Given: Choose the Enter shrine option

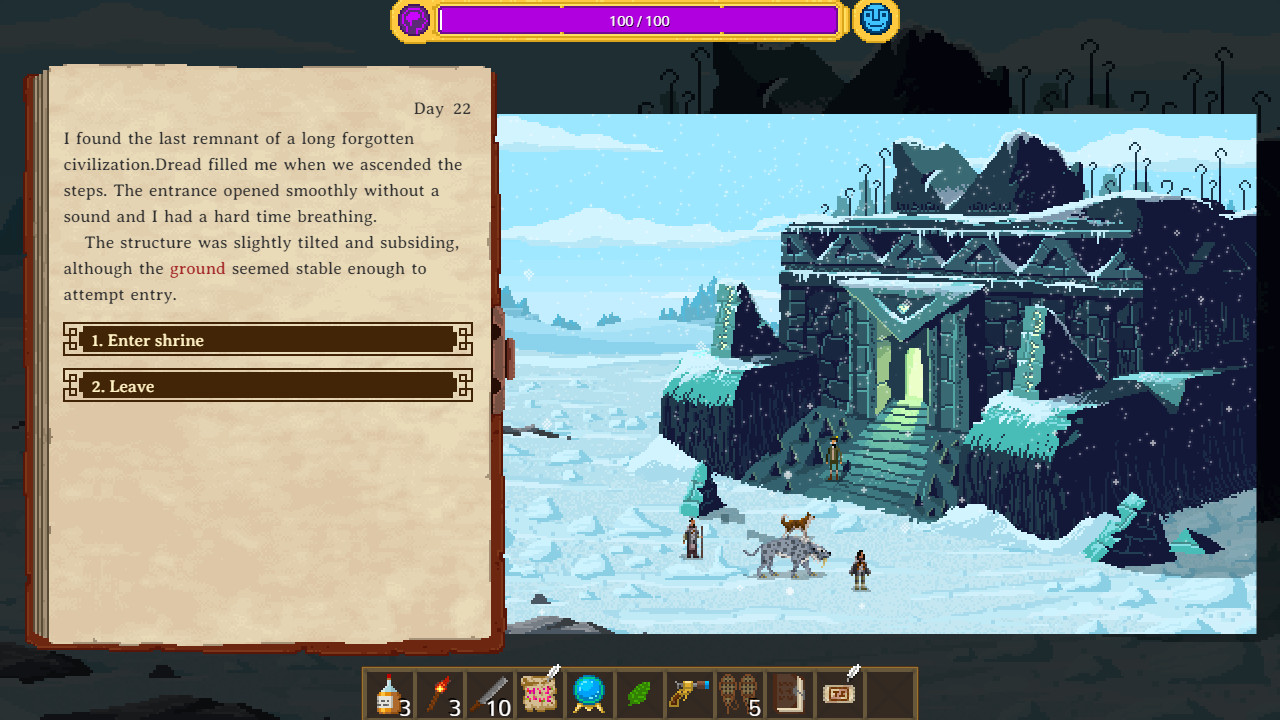Looking at the screenshot, I should (x=268, y=340).
